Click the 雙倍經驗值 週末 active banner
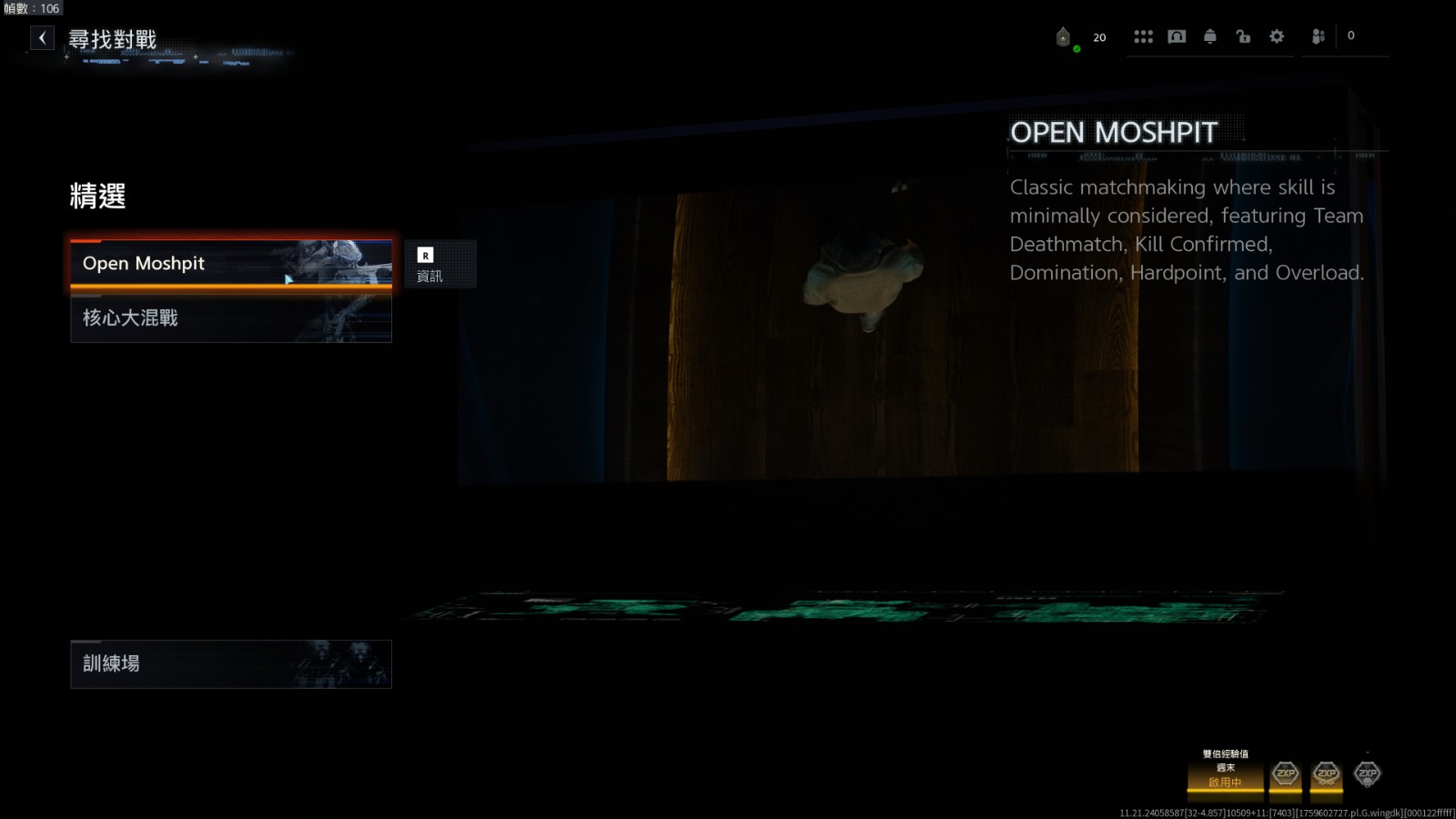 (x=1225, y=770)
